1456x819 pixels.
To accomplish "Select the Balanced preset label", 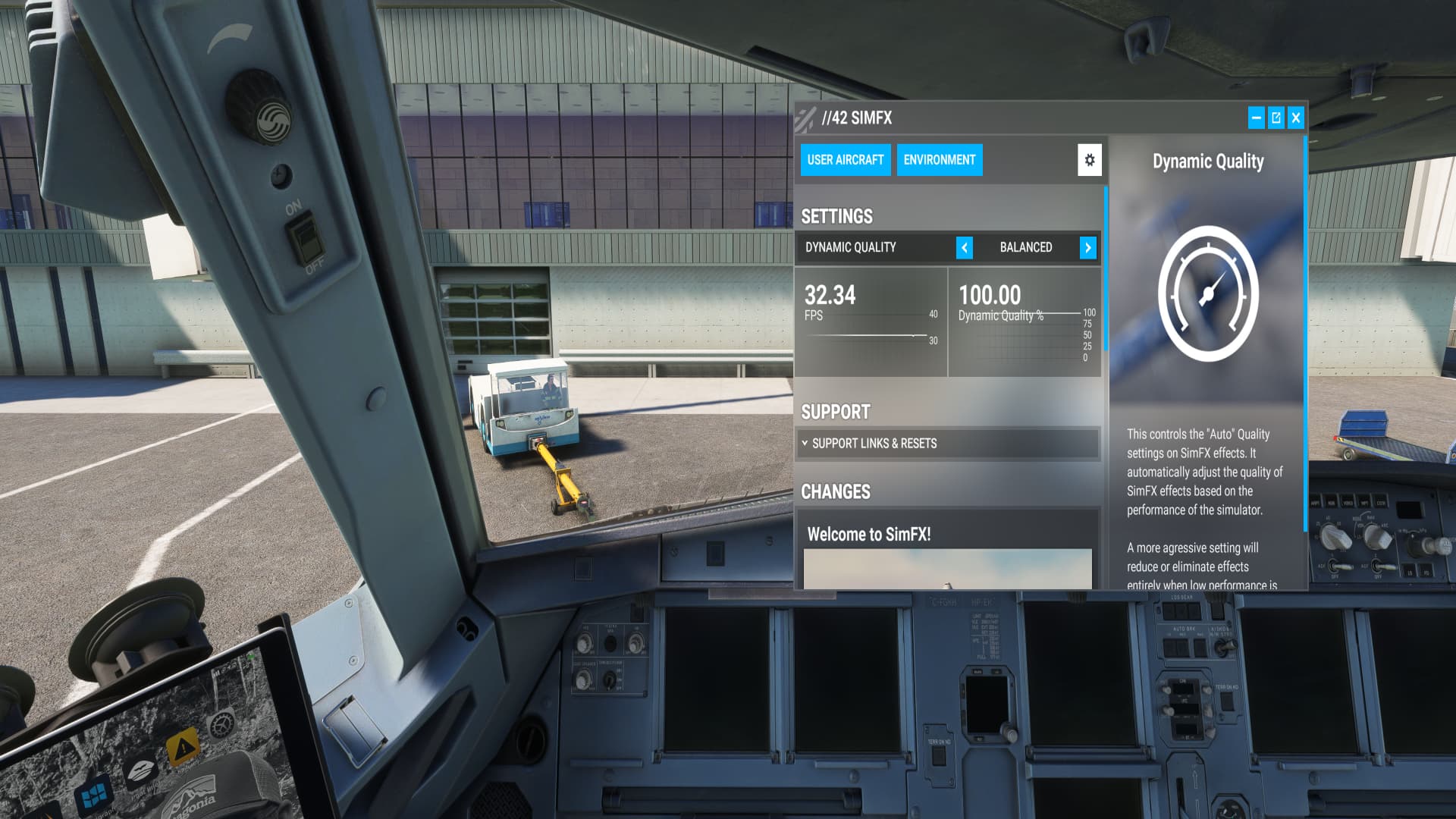I will point(1026,247).
